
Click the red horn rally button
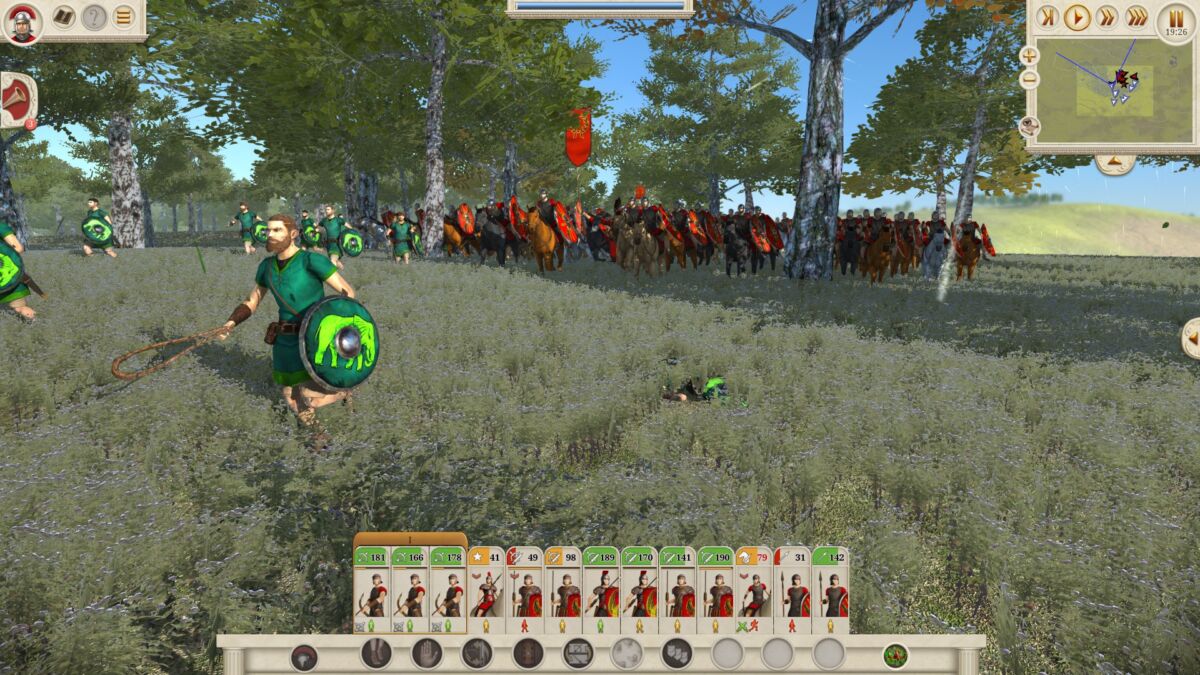pyautogui.click(x=304, y=657)
